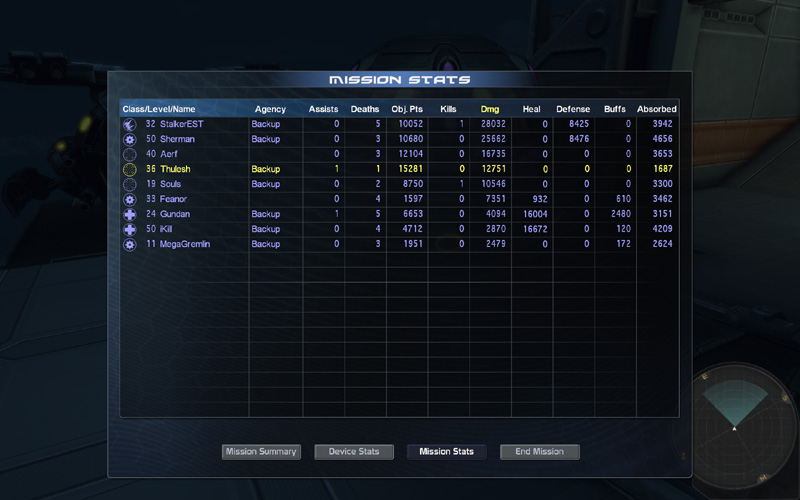The height and width of the screenshot is (500, 800).
Task: Open the Mission Summary view
Action: click(x=261, y=452)
